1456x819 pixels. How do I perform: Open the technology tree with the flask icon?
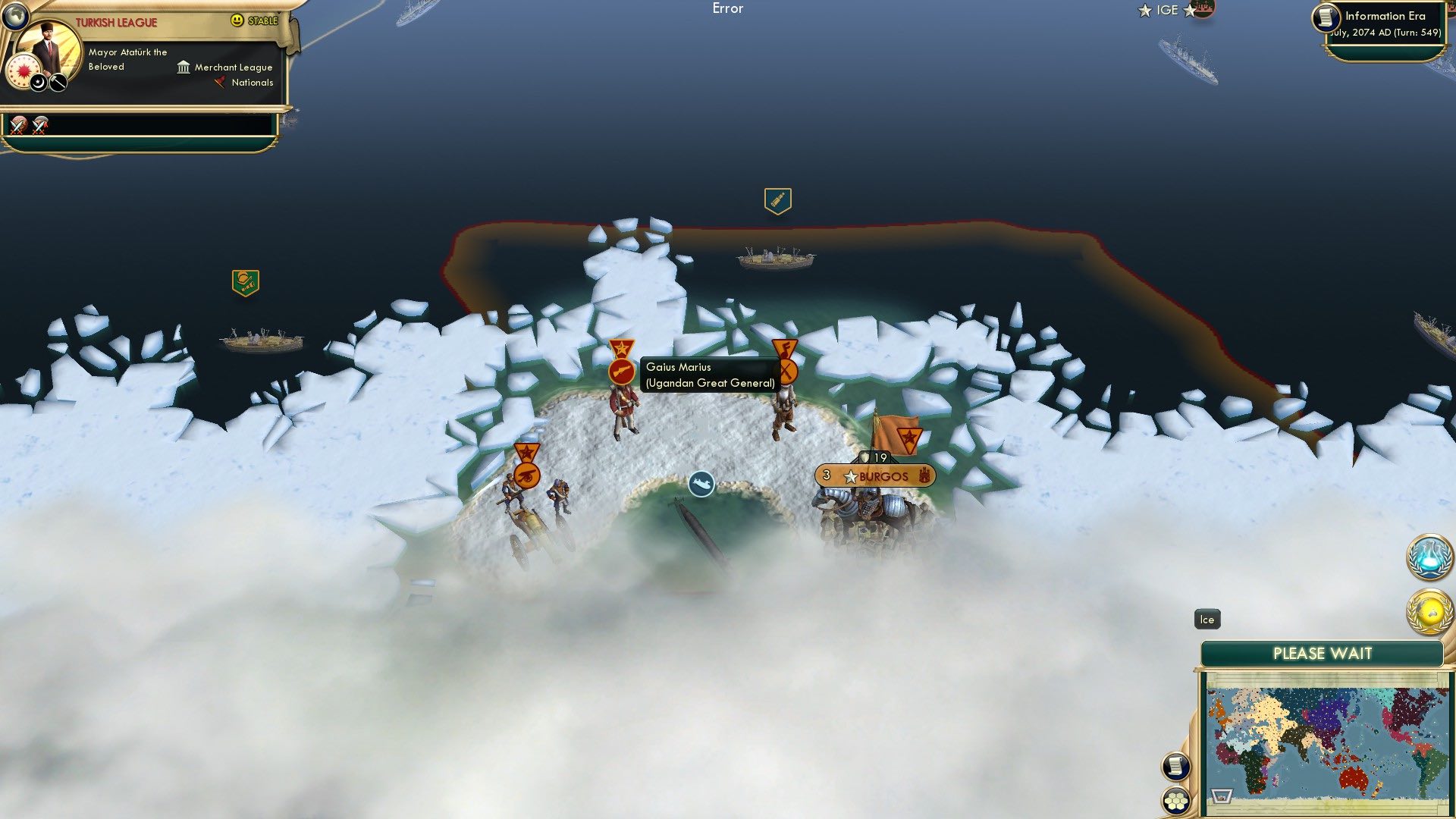pyautogui.click(x=1428, y=557)
